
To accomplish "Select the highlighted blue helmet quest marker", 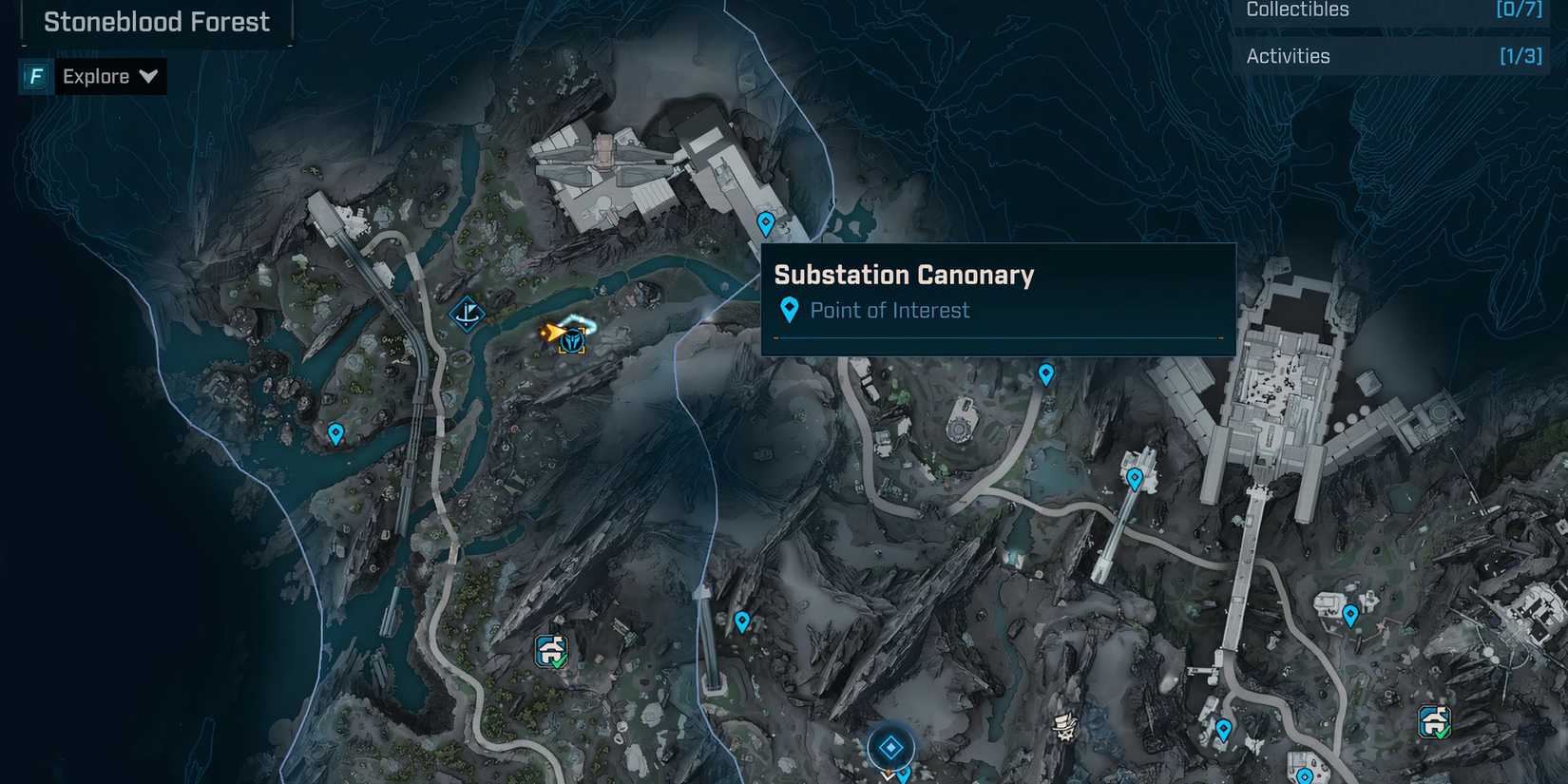I will click(573, 341).
